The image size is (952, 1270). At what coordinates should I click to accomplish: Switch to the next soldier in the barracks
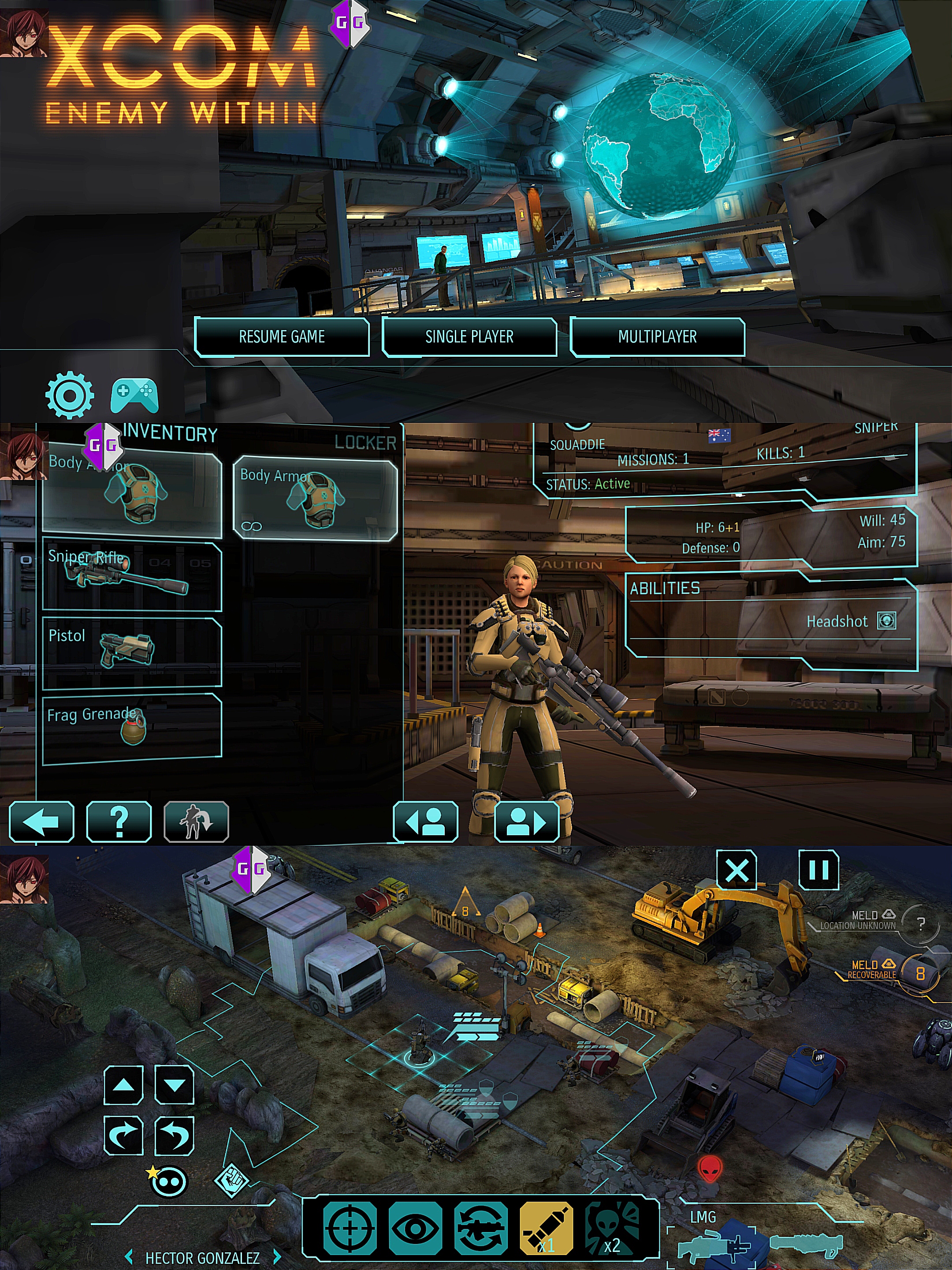[526, 822]
